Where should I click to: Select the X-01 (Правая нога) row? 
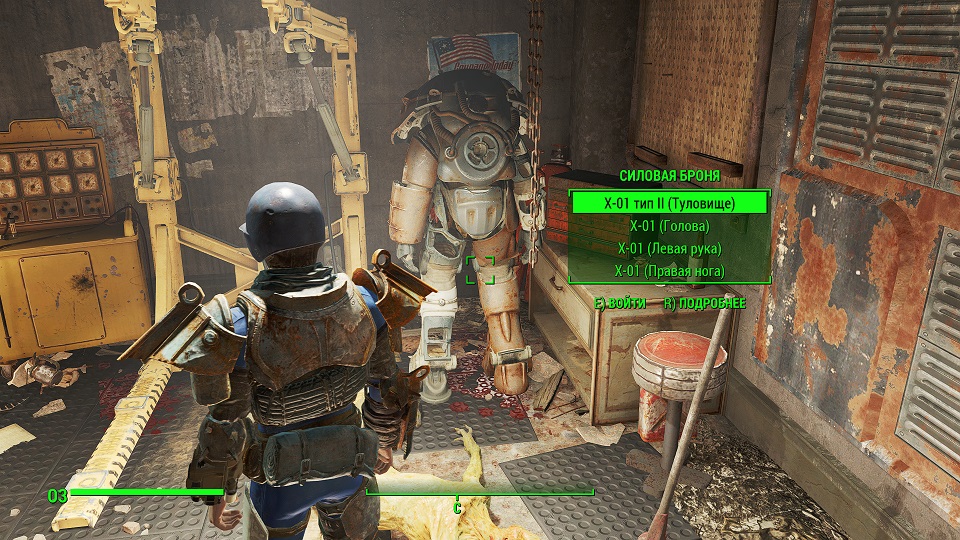669,271
